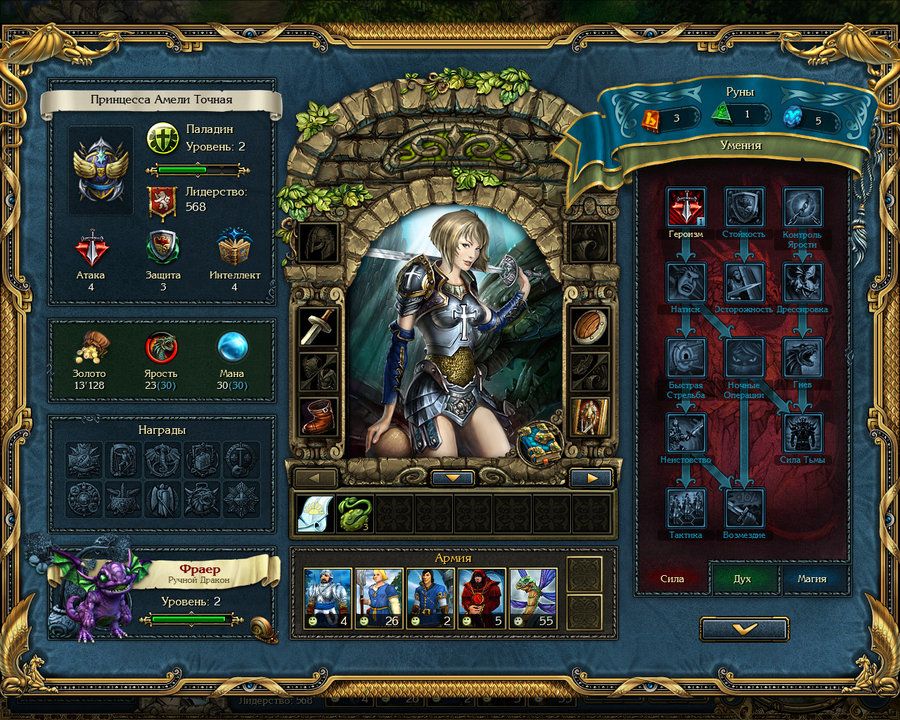
Task: Switch to the Сила skill tab
Action: (672, 578)
